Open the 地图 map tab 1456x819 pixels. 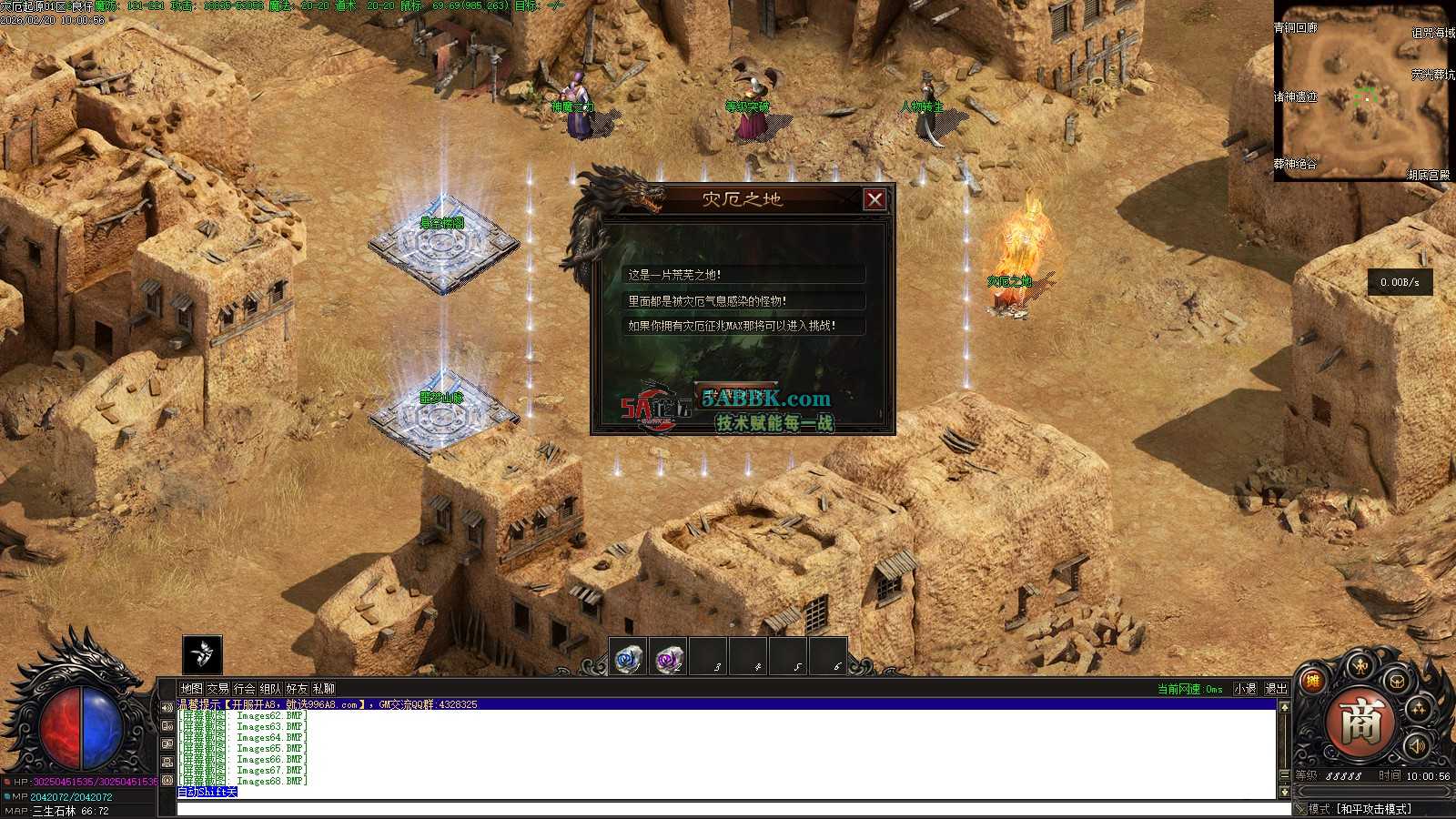[191, 689]
